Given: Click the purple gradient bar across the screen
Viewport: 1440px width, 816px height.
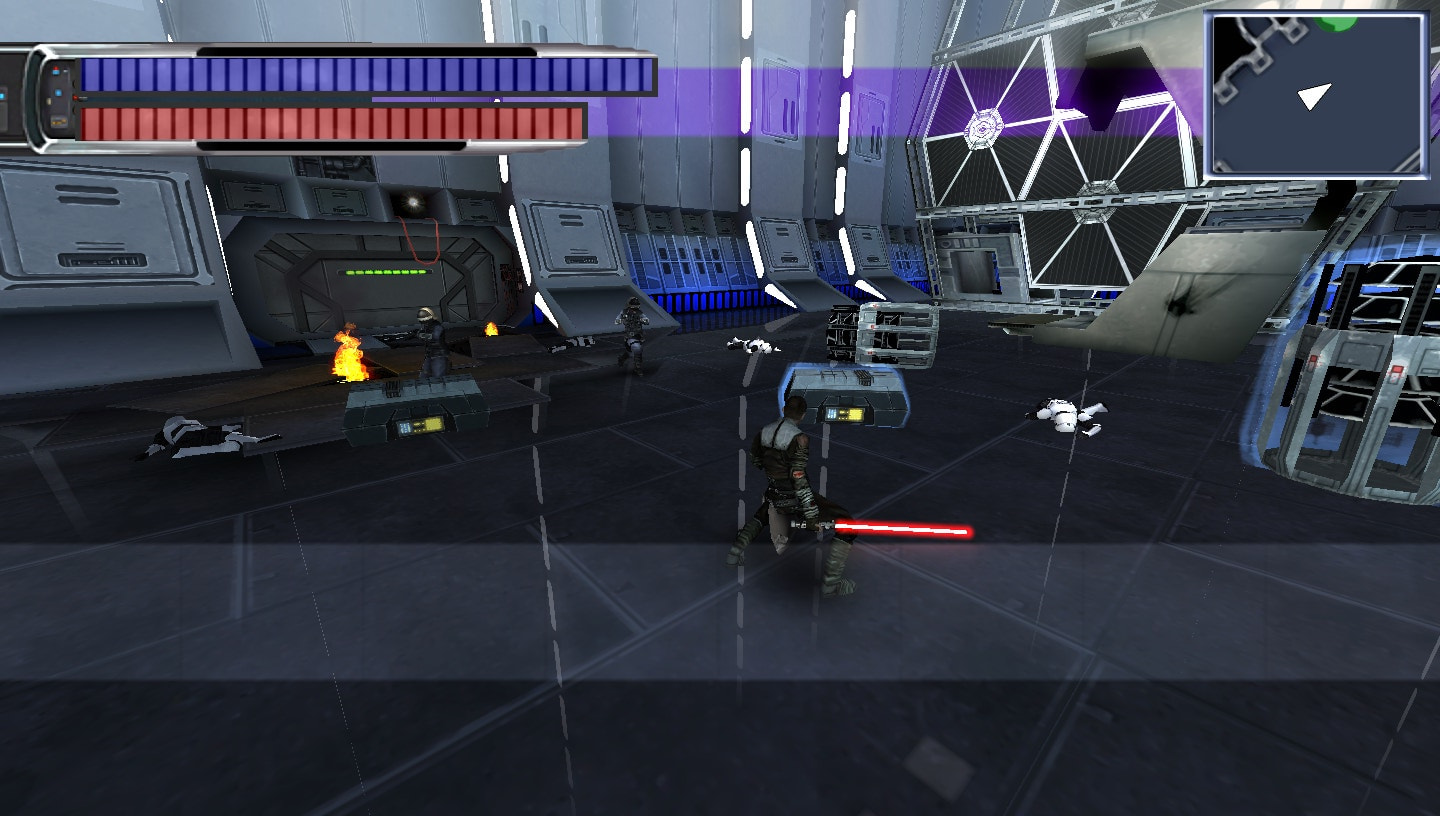Looking at the screenshot, I should pos(750,100).
